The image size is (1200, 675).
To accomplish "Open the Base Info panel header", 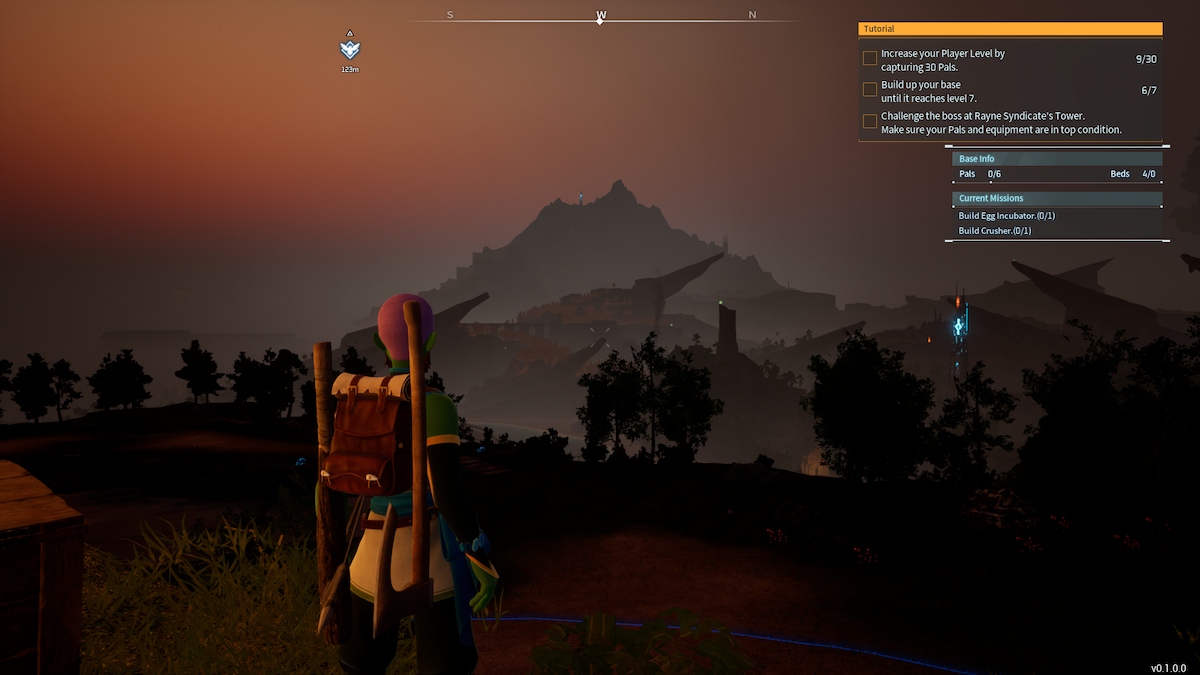I will pyautogui.click(x=1056, y=158).
